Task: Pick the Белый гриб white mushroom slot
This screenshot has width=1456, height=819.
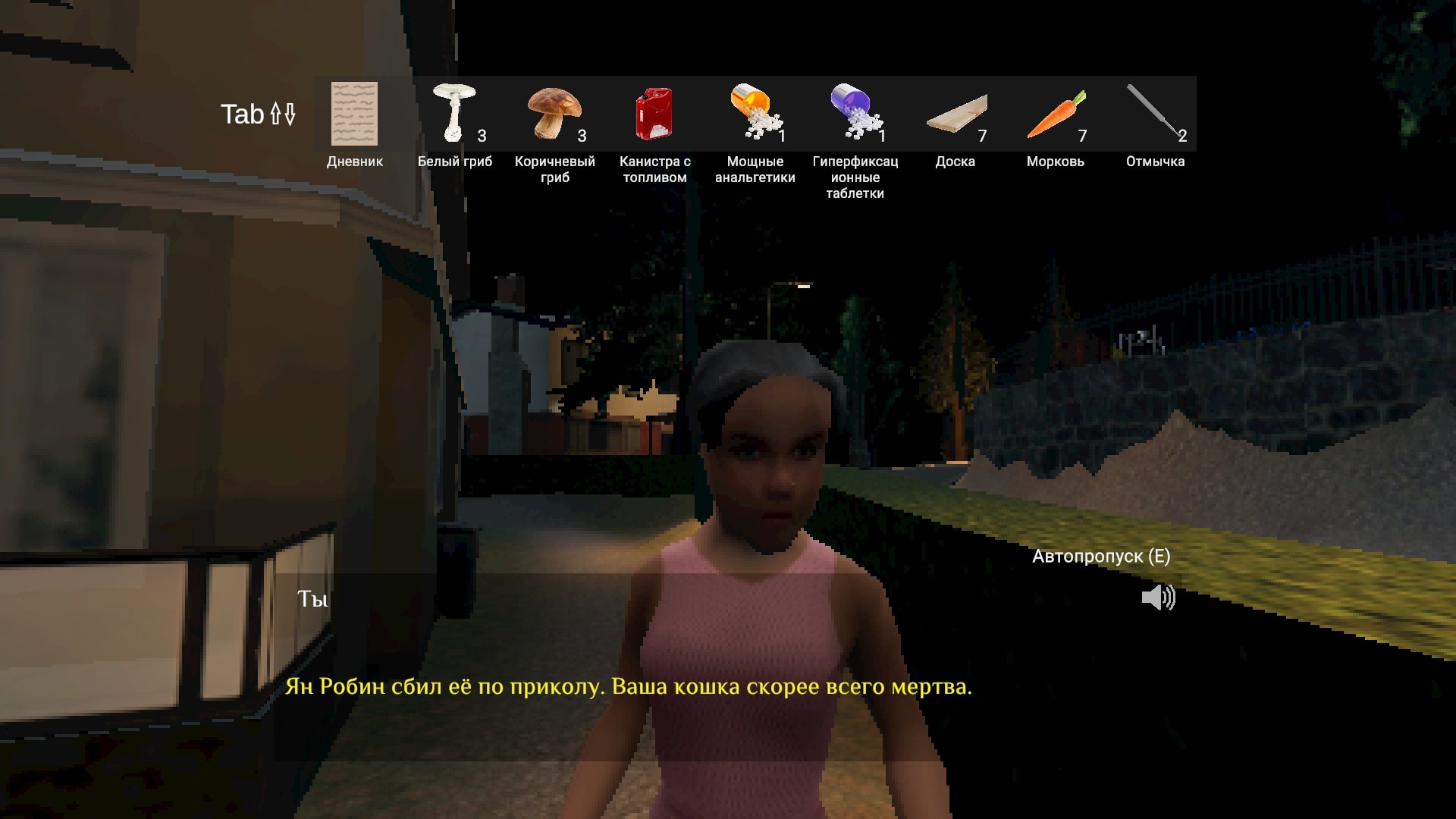Action: click(x=454, y=114)
